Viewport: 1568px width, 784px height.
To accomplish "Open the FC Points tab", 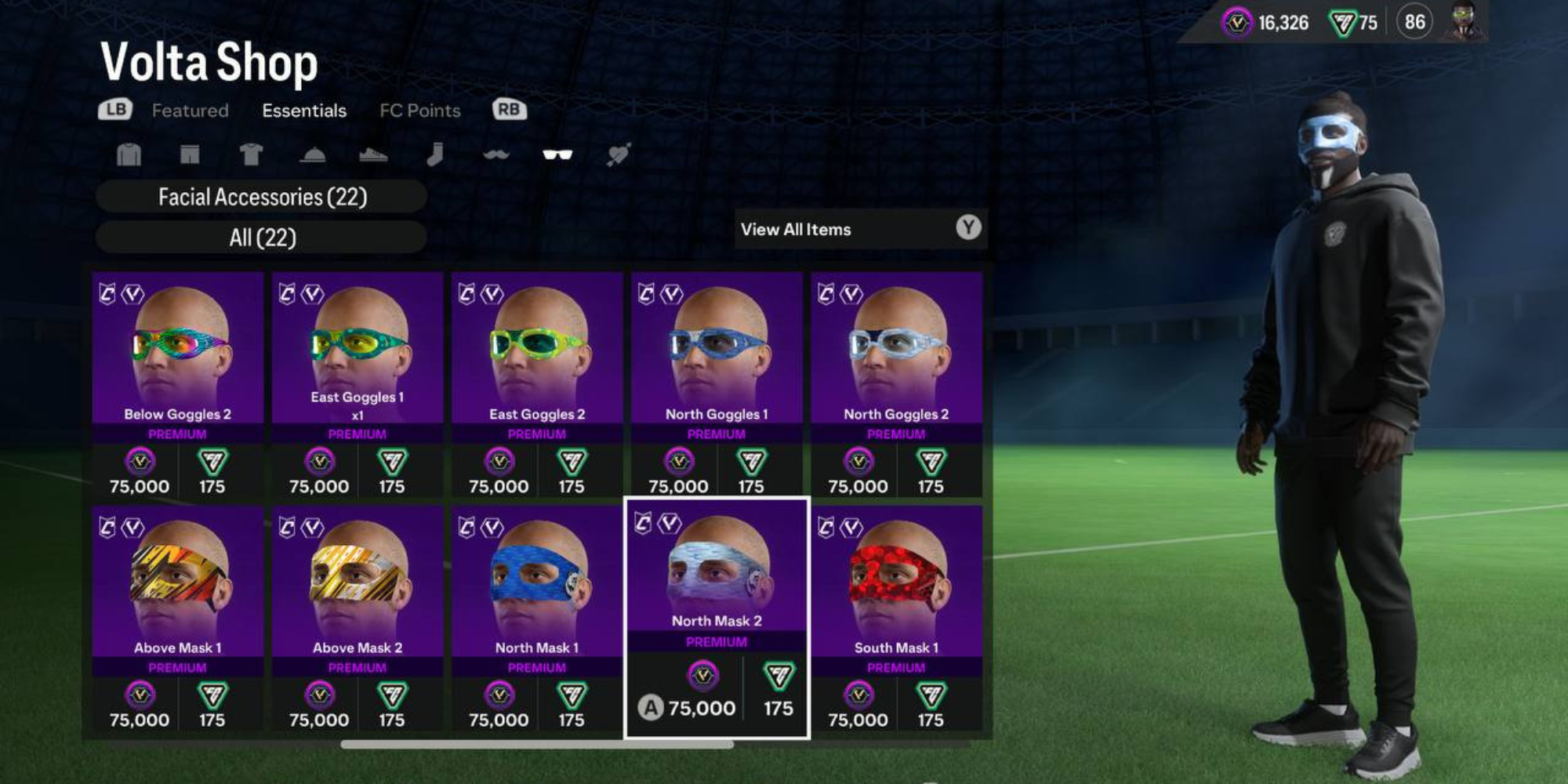I will (419, 111).
